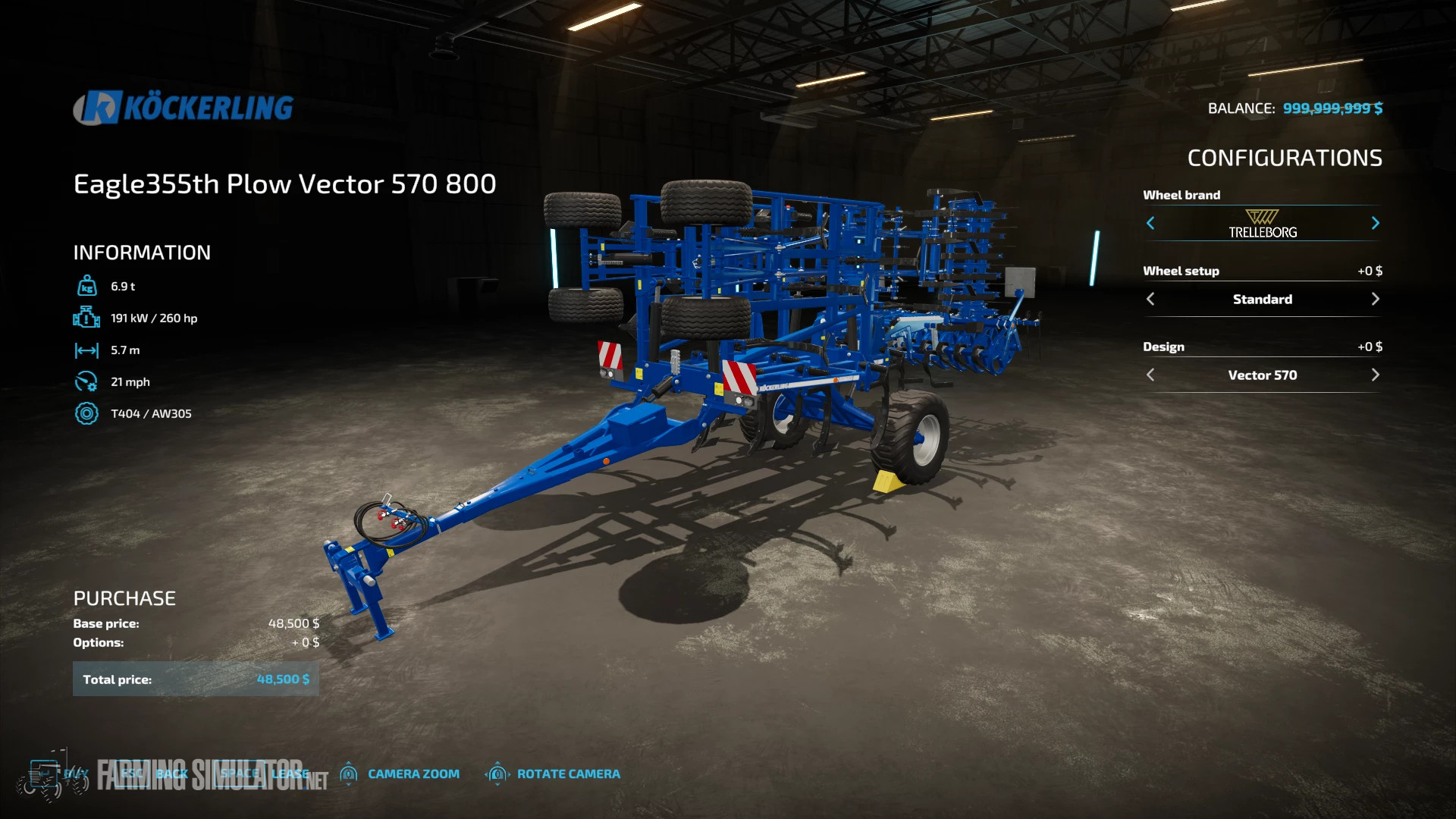Change Design to the next option
Image resolution: width=1456 pixels, height=819 pixels.
tap(1376, 375)
